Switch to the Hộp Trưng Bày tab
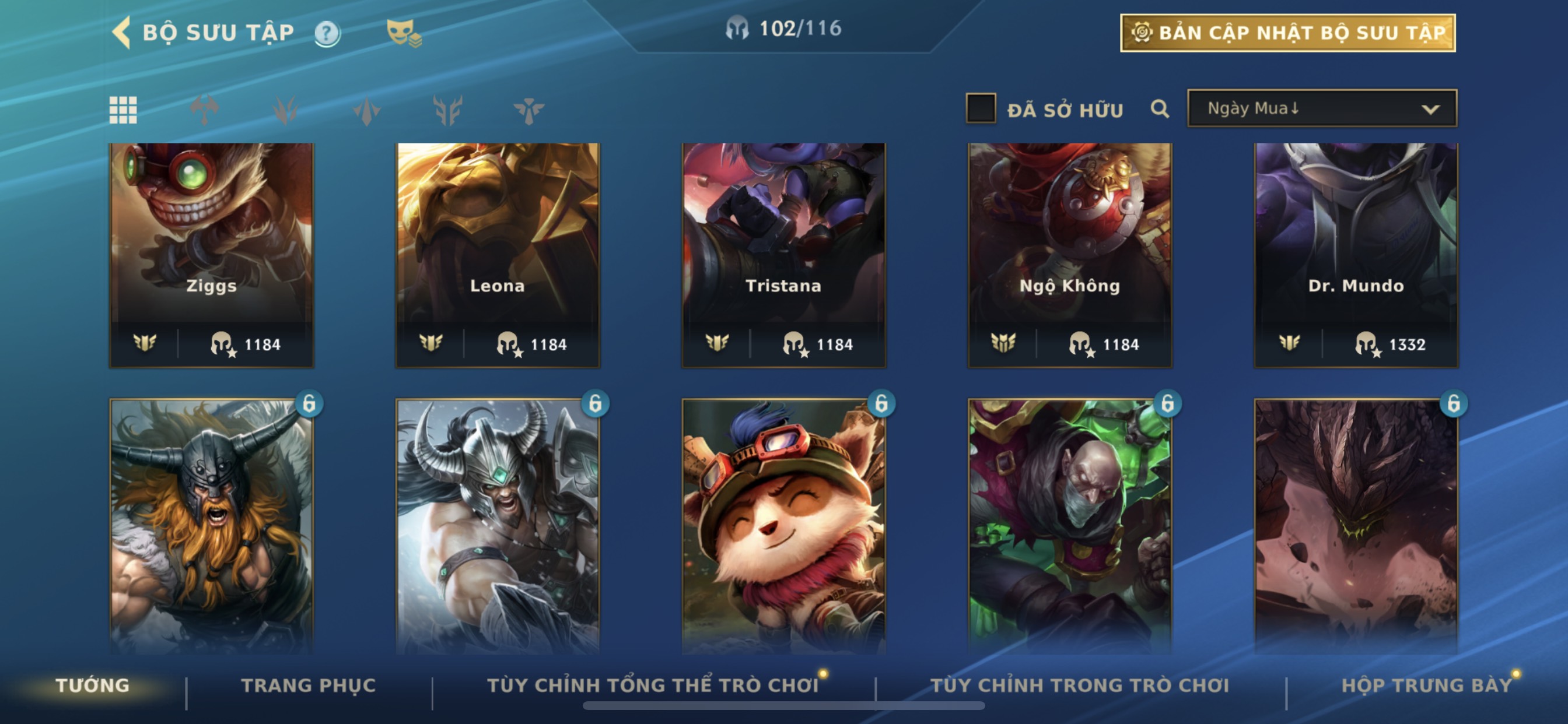The image size is (1568, 724). pyautogui.click(x=1426, y=685)
